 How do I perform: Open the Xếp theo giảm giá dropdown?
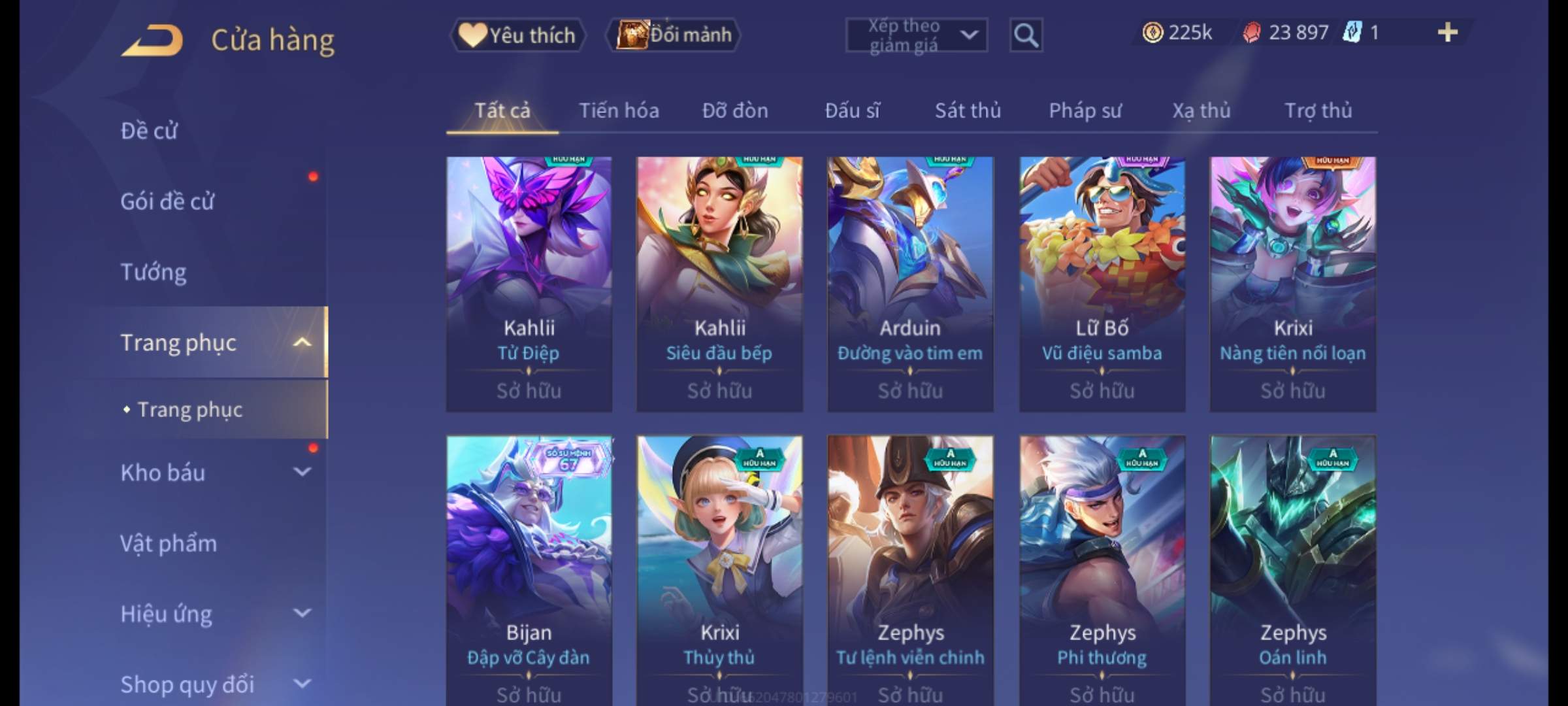916,35
